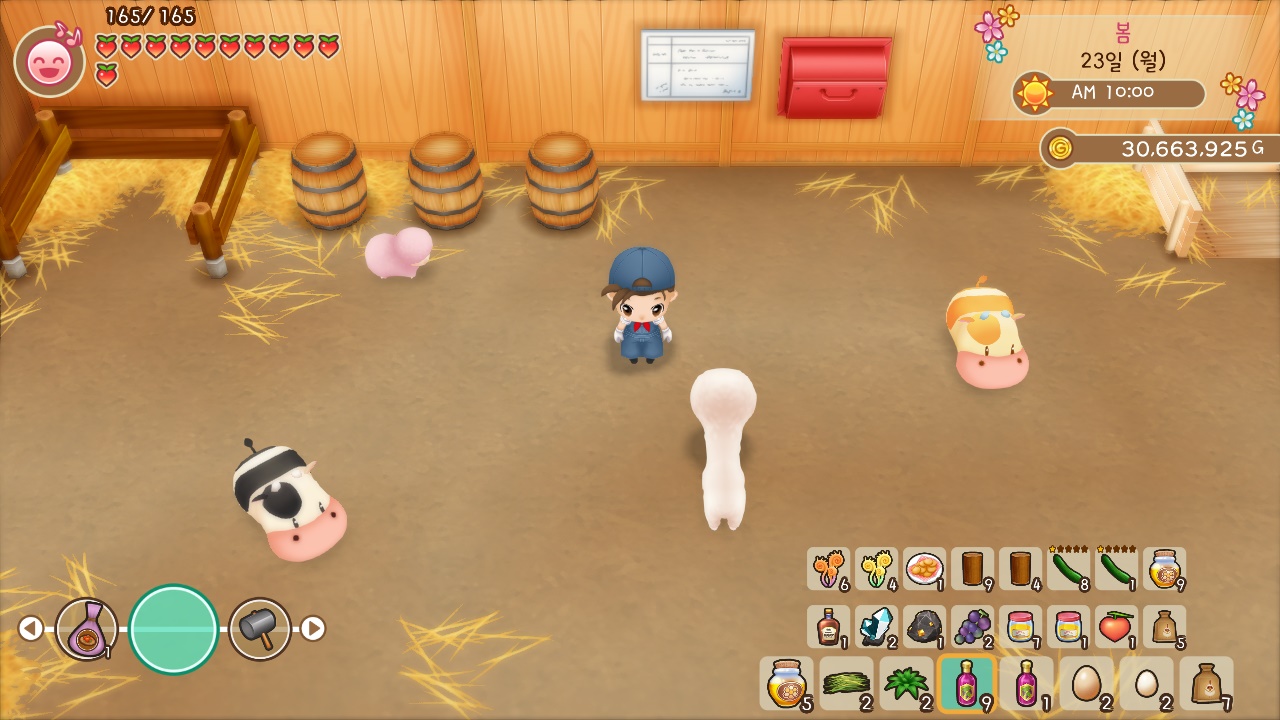The image size is (1280, 720).
Task: Select the green herb leaves slot
Action: (906, 683)
